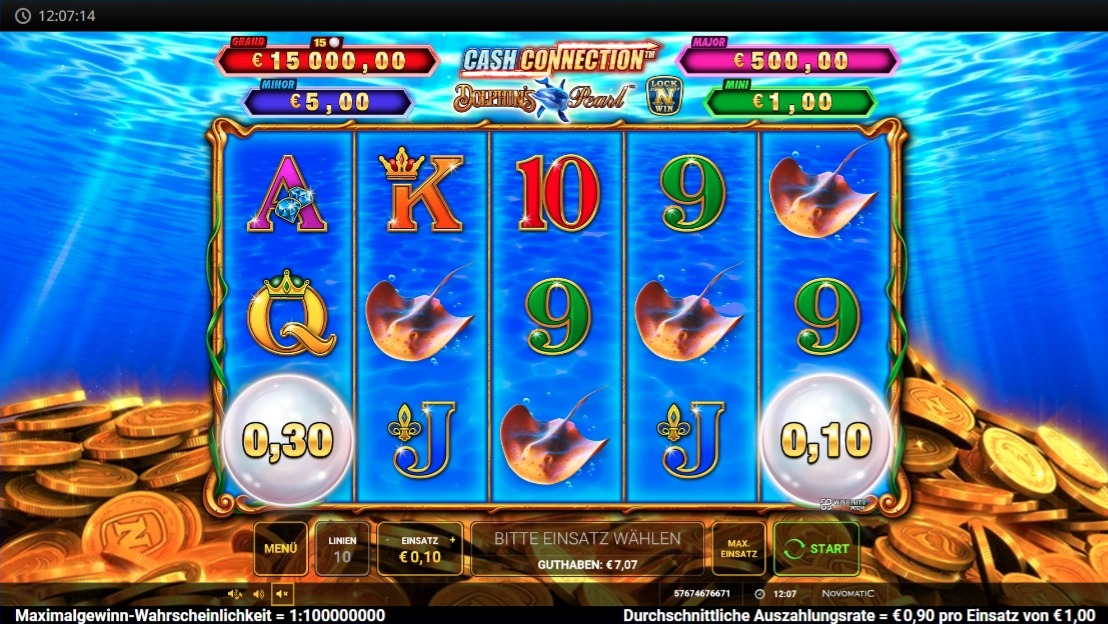Mute sound with the crossed speaker icon

(283, 594)
